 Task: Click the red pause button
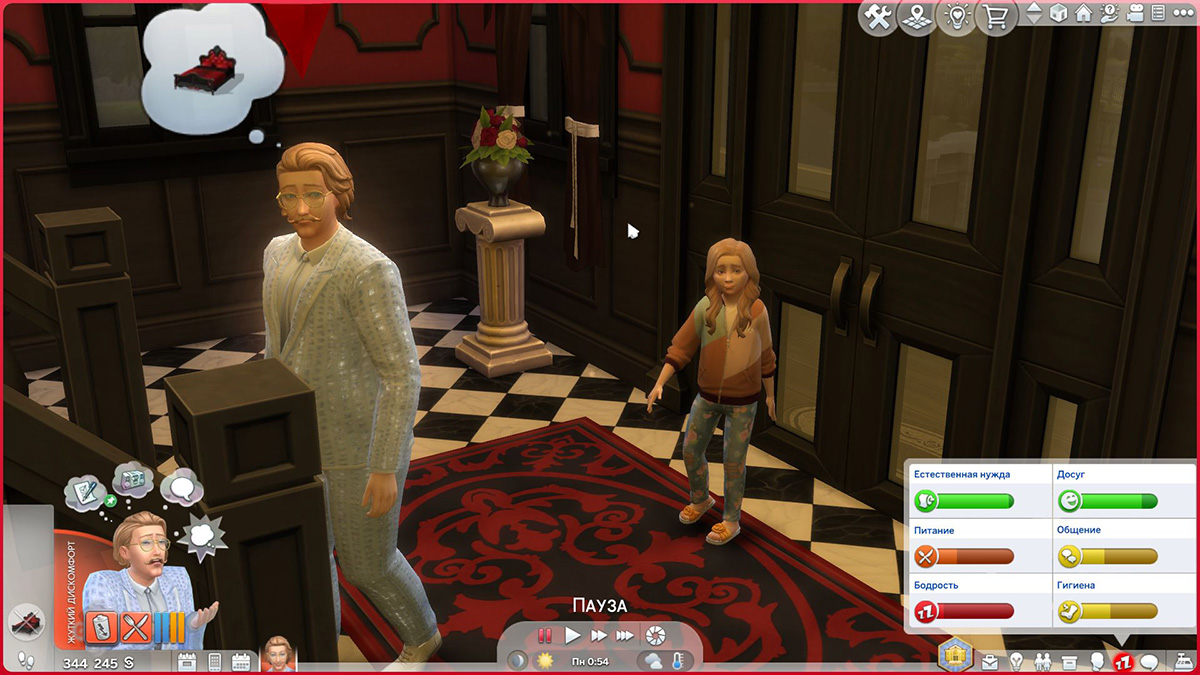point(546,635)
